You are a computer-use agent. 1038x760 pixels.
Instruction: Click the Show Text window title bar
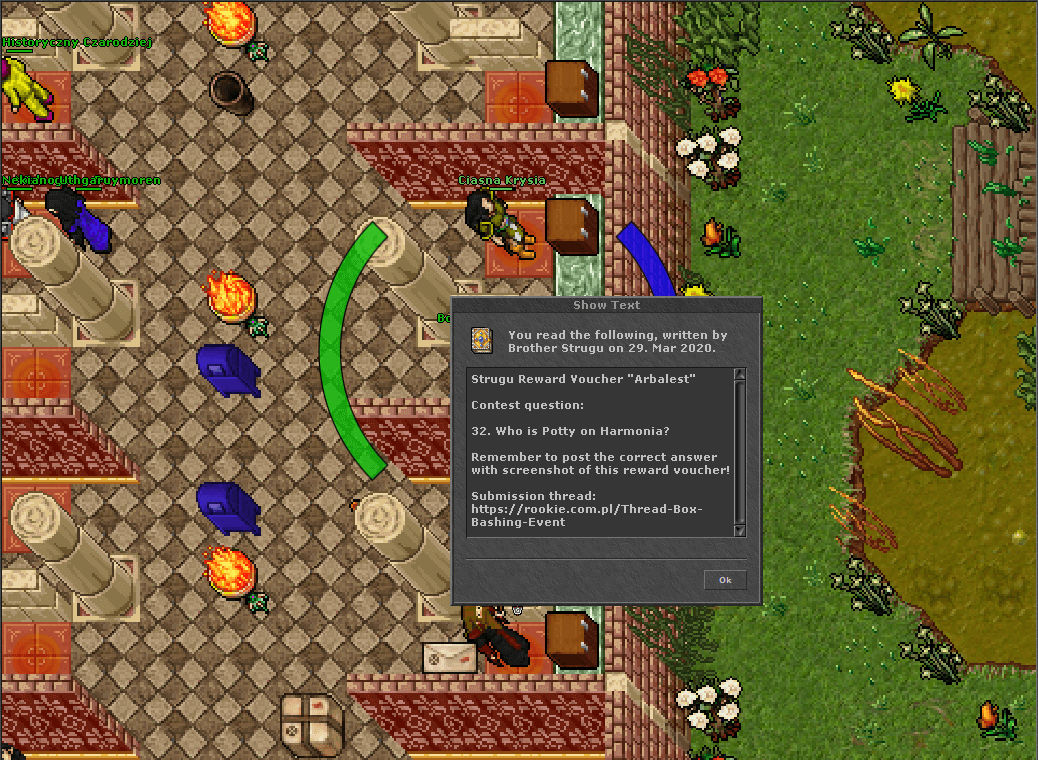click(607, 305)
